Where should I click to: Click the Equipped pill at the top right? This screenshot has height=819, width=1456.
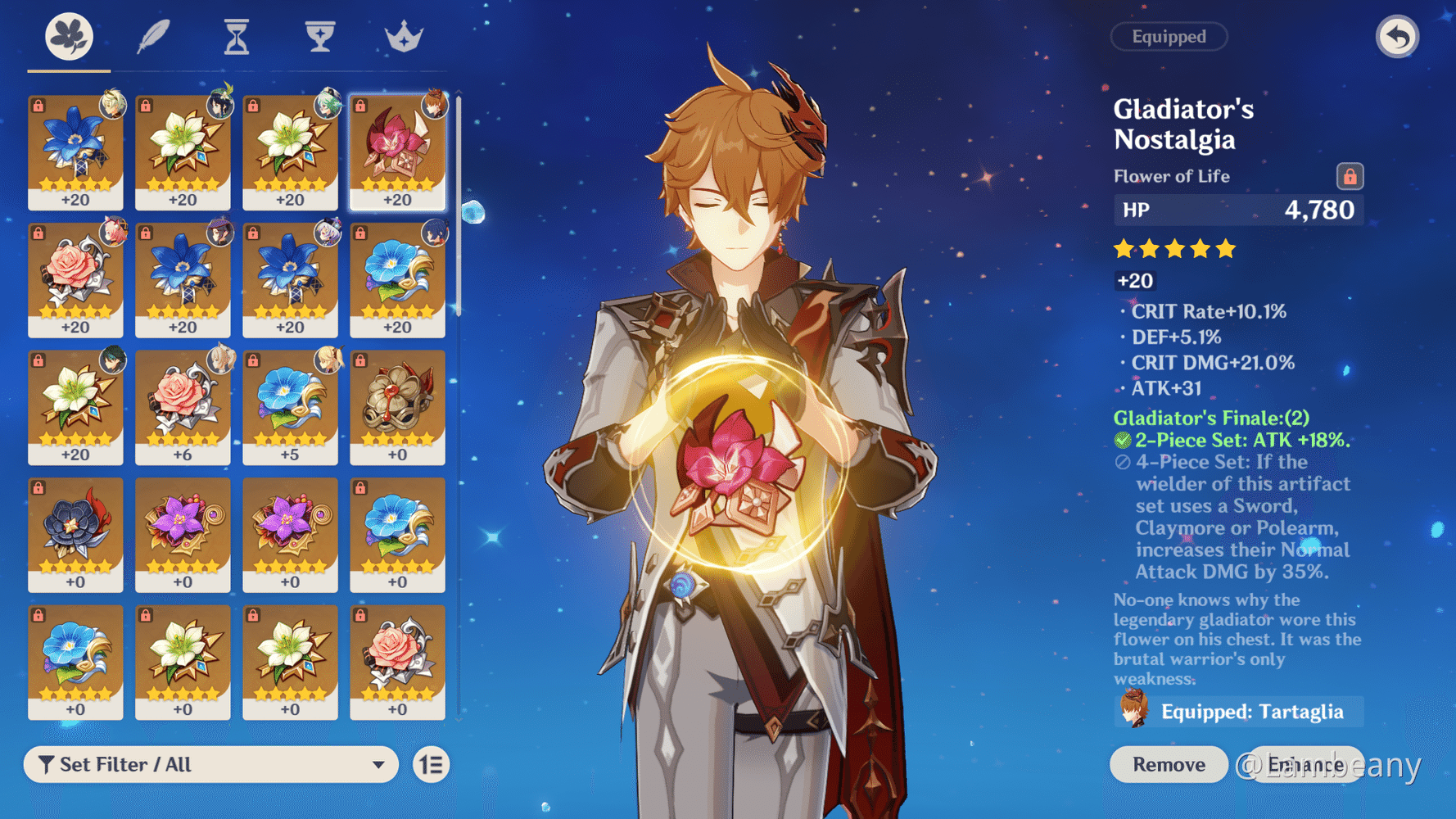click(x=1169, y=37)
